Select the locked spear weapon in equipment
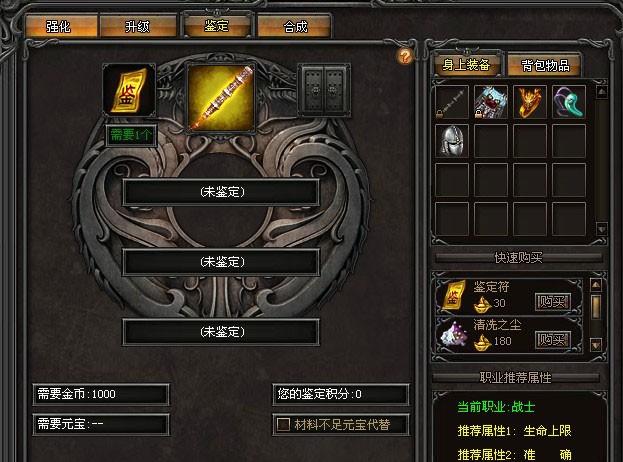Image resolution: width=623 pixels, height=462 pixels. click(453, 102)
